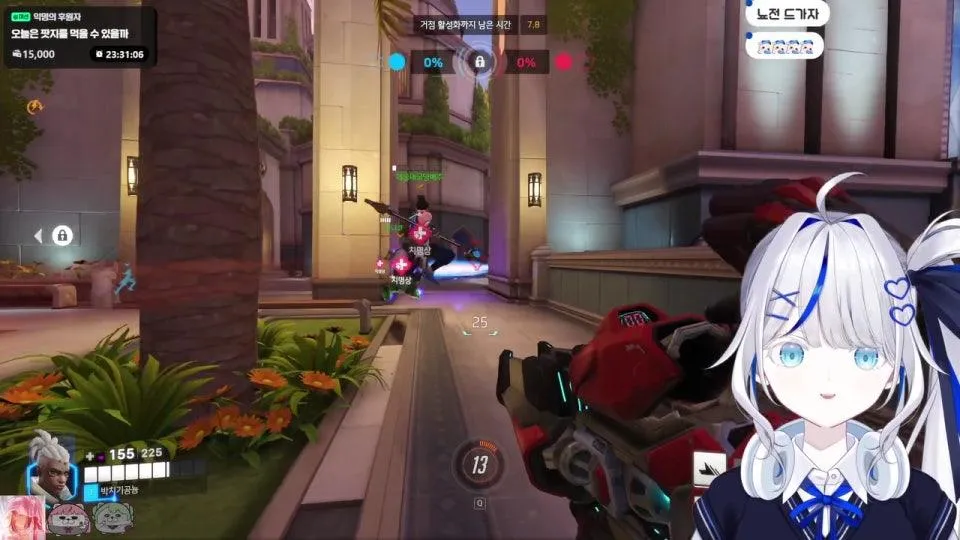
Task: Select the ultimate charge meter
Action: coord(480,464)
